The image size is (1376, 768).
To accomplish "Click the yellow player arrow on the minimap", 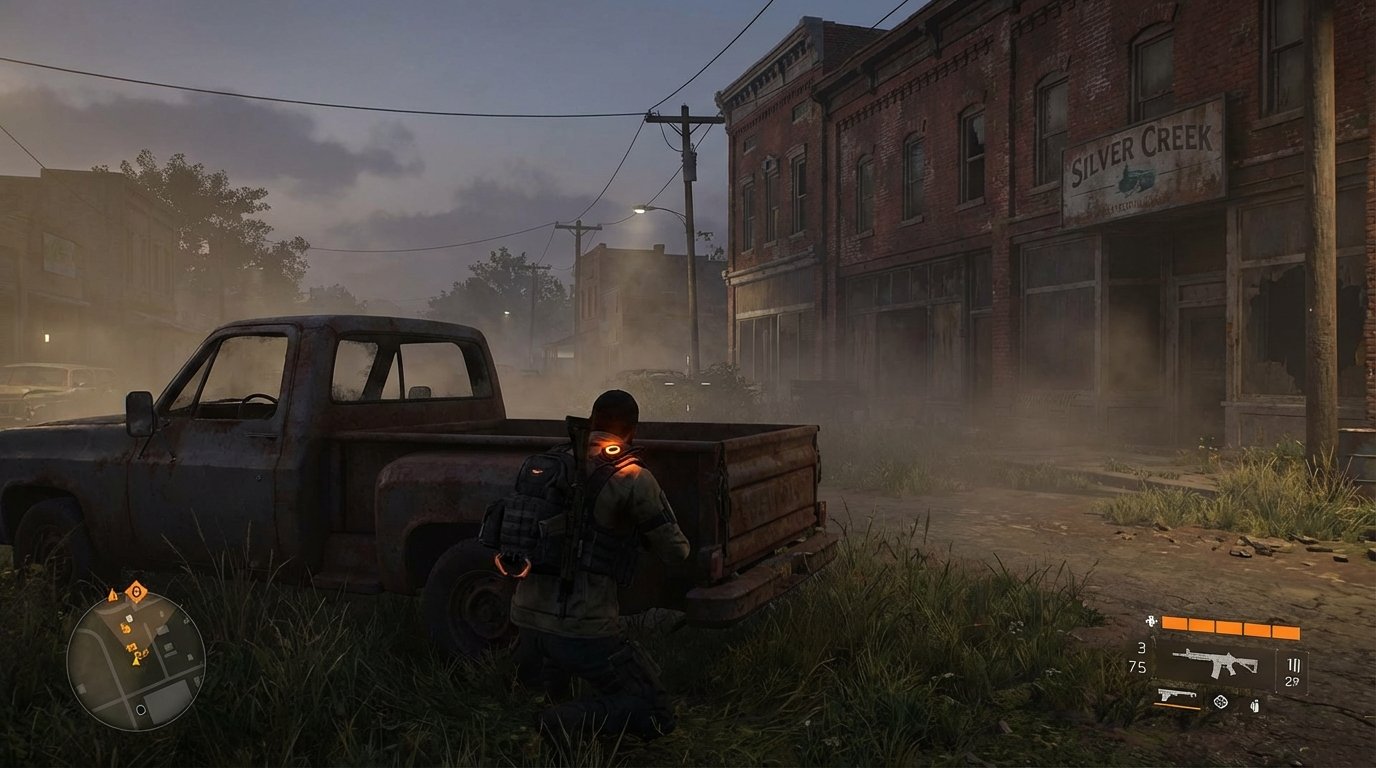I will 136,662.
